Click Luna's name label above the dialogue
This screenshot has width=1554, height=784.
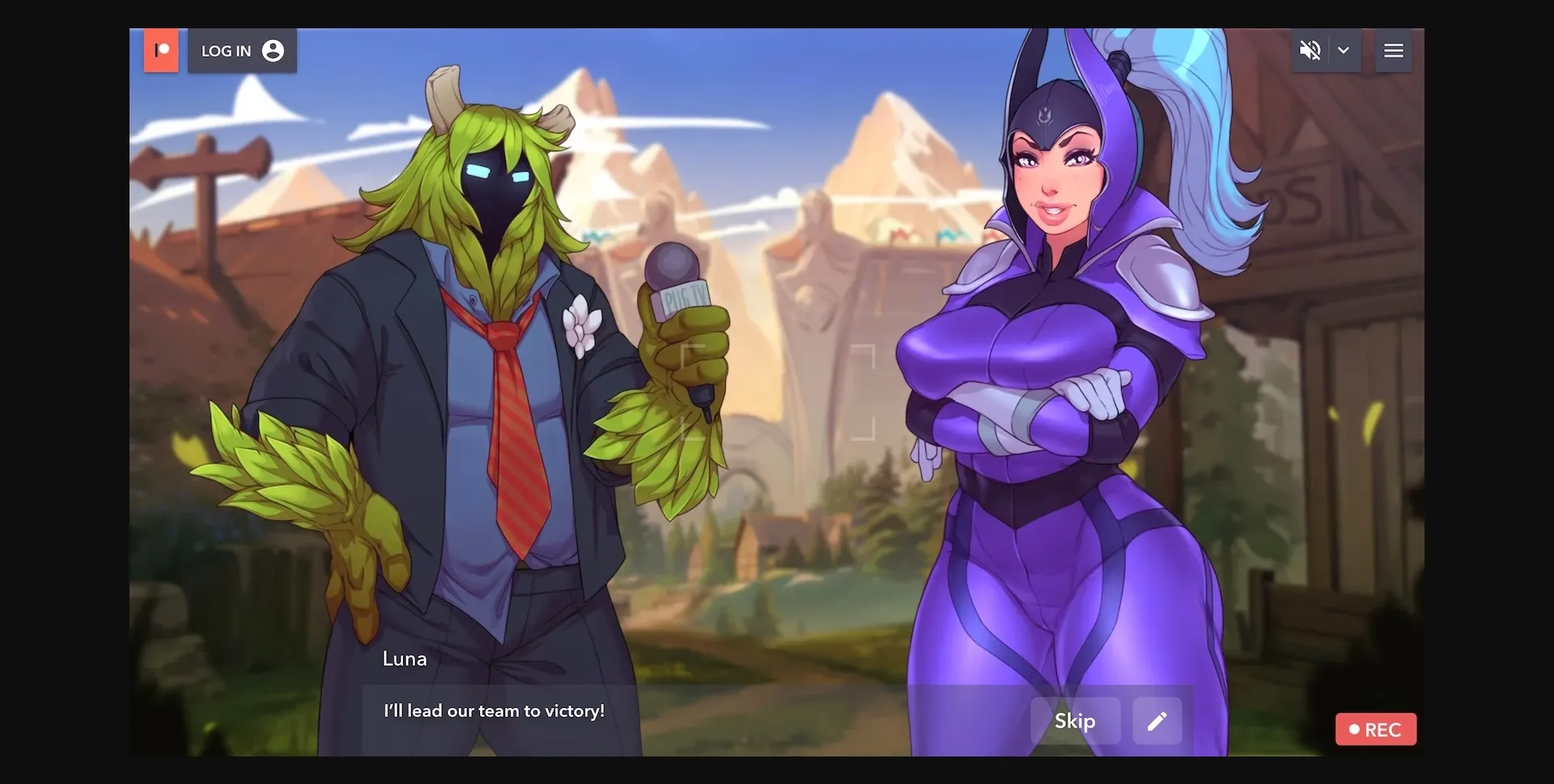pyautogui.click(x=405, y=659)
